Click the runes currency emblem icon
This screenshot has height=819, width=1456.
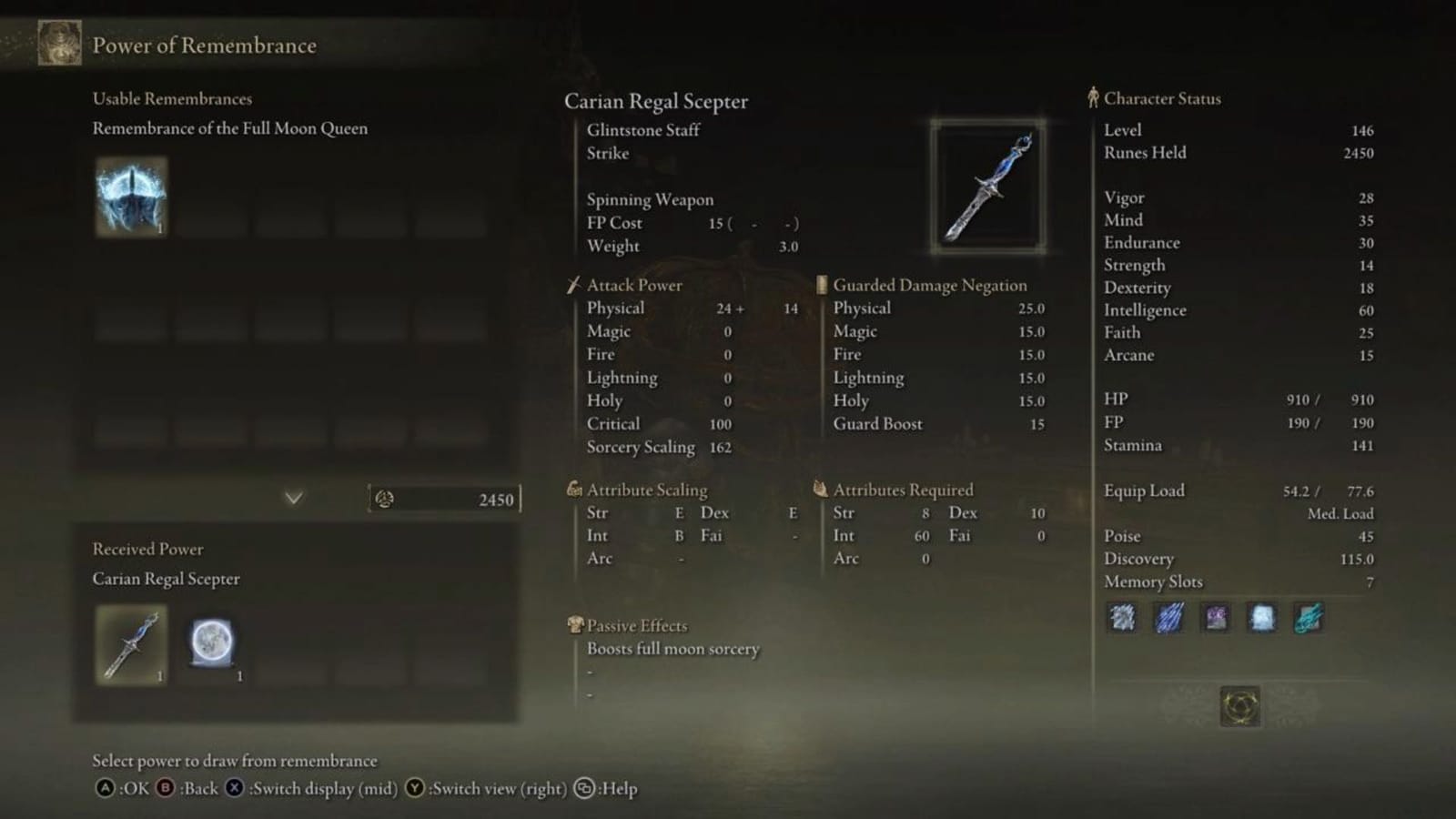tap(384, 499)
